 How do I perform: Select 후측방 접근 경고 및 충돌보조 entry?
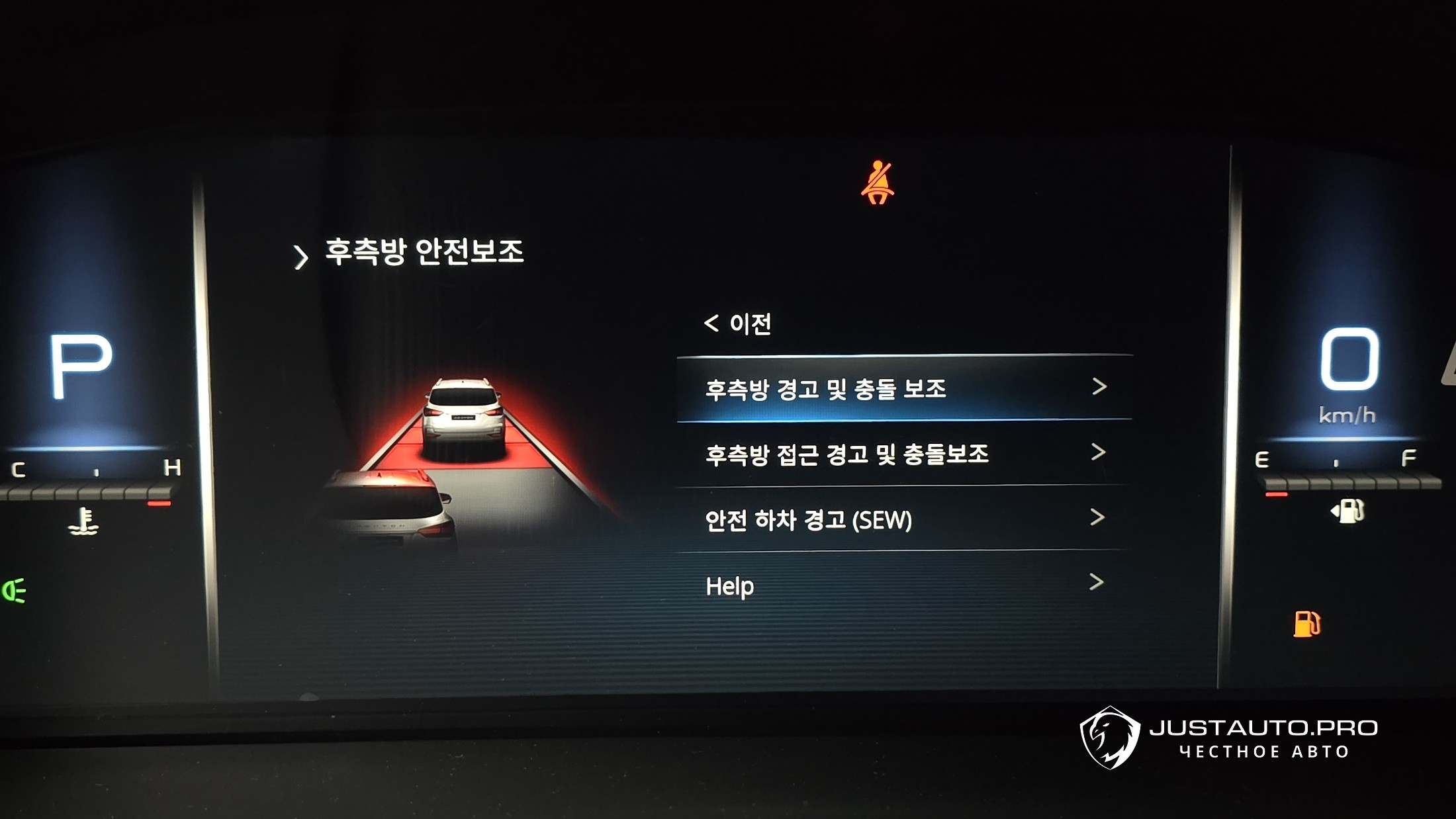coord(903,454)
